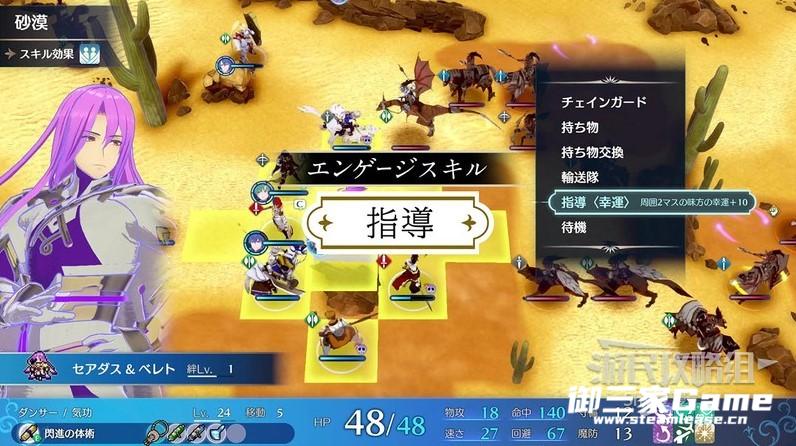Choose 持ち物交換 to trade items
Image resolution: width=796 pixels, height=446 pixels.
click(592, 152)
